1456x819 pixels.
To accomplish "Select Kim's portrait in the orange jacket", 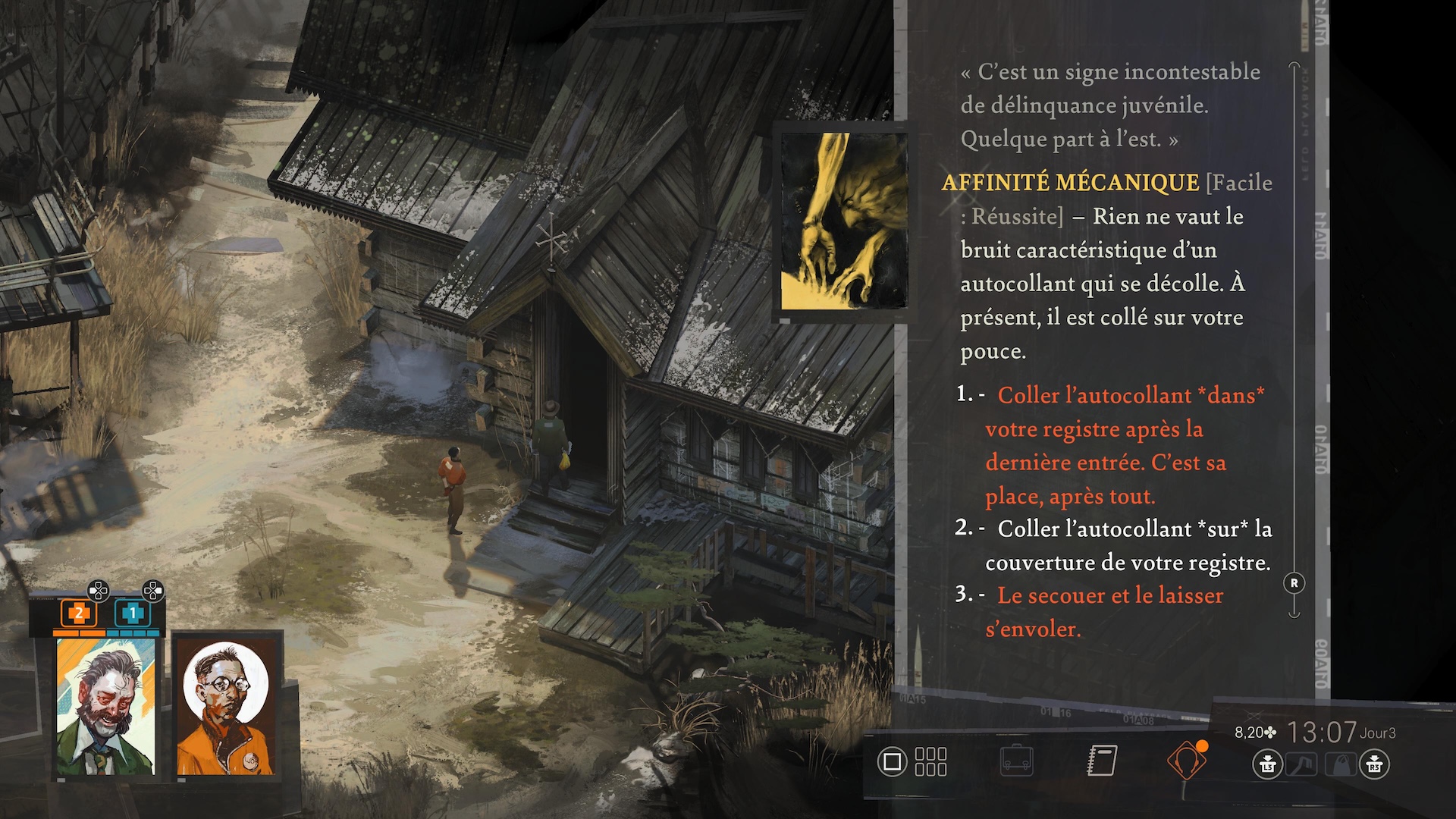I will (x=225, y=706).
